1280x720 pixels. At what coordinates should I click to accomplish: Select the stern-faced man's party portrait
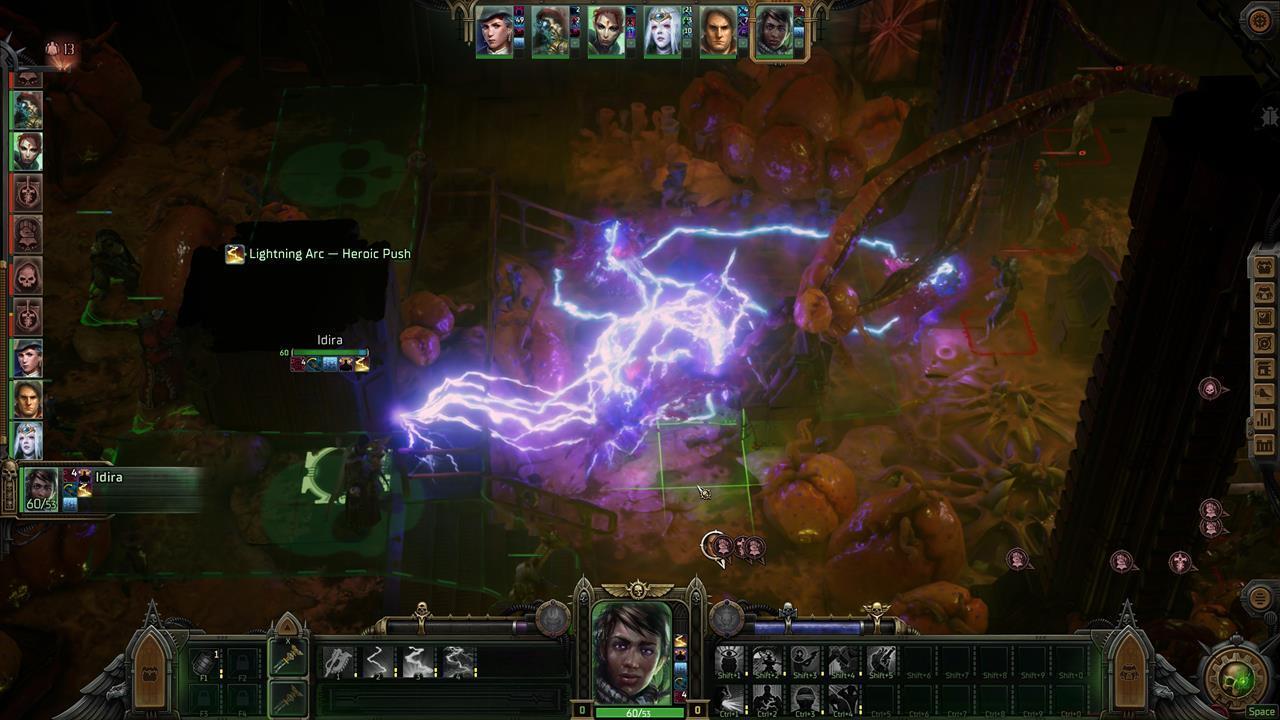pyautogui.click(x=717, y=32)
